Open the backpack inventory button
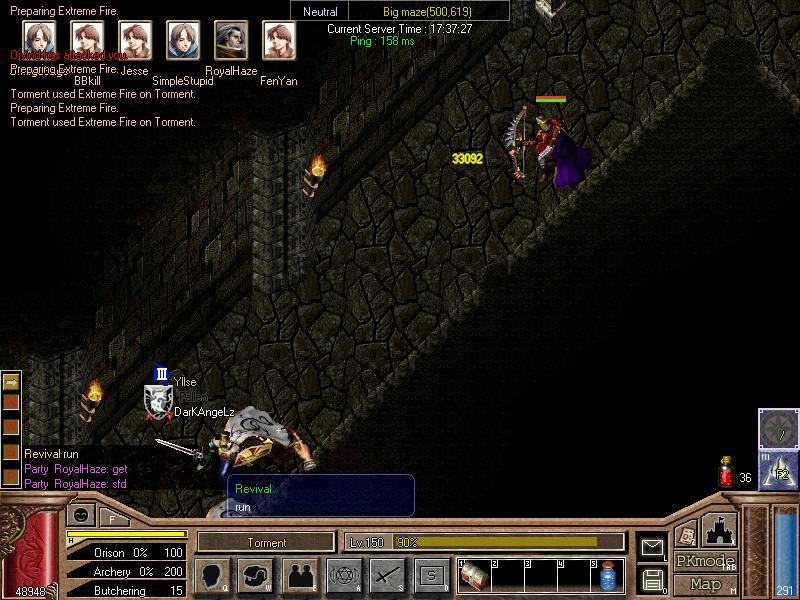800x600 pixels. (256, 576)
